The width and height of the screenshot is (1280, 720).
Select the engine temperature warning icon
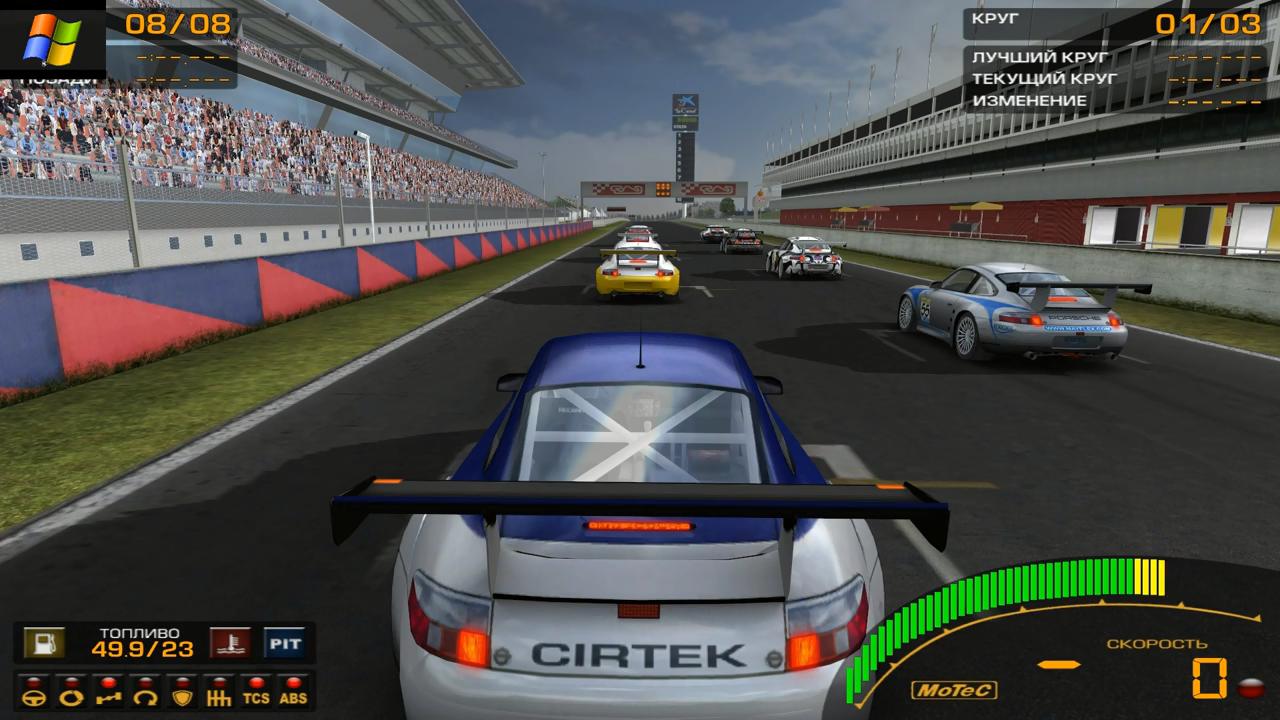tap(230, 642)
